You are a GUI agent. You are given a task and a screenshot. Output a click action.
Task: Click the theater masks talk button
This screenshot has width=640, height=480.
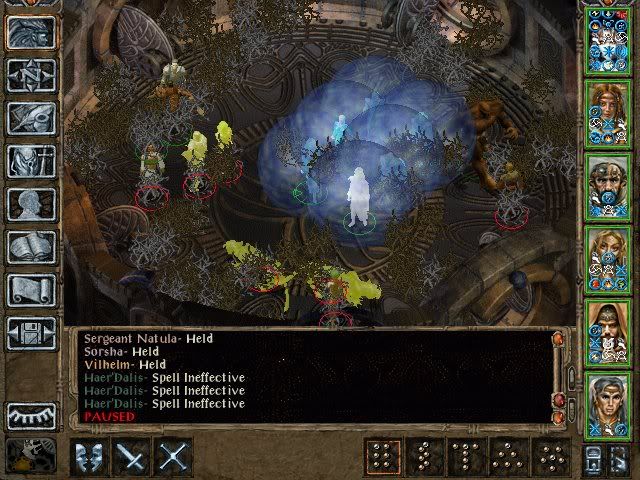(89, 457)
